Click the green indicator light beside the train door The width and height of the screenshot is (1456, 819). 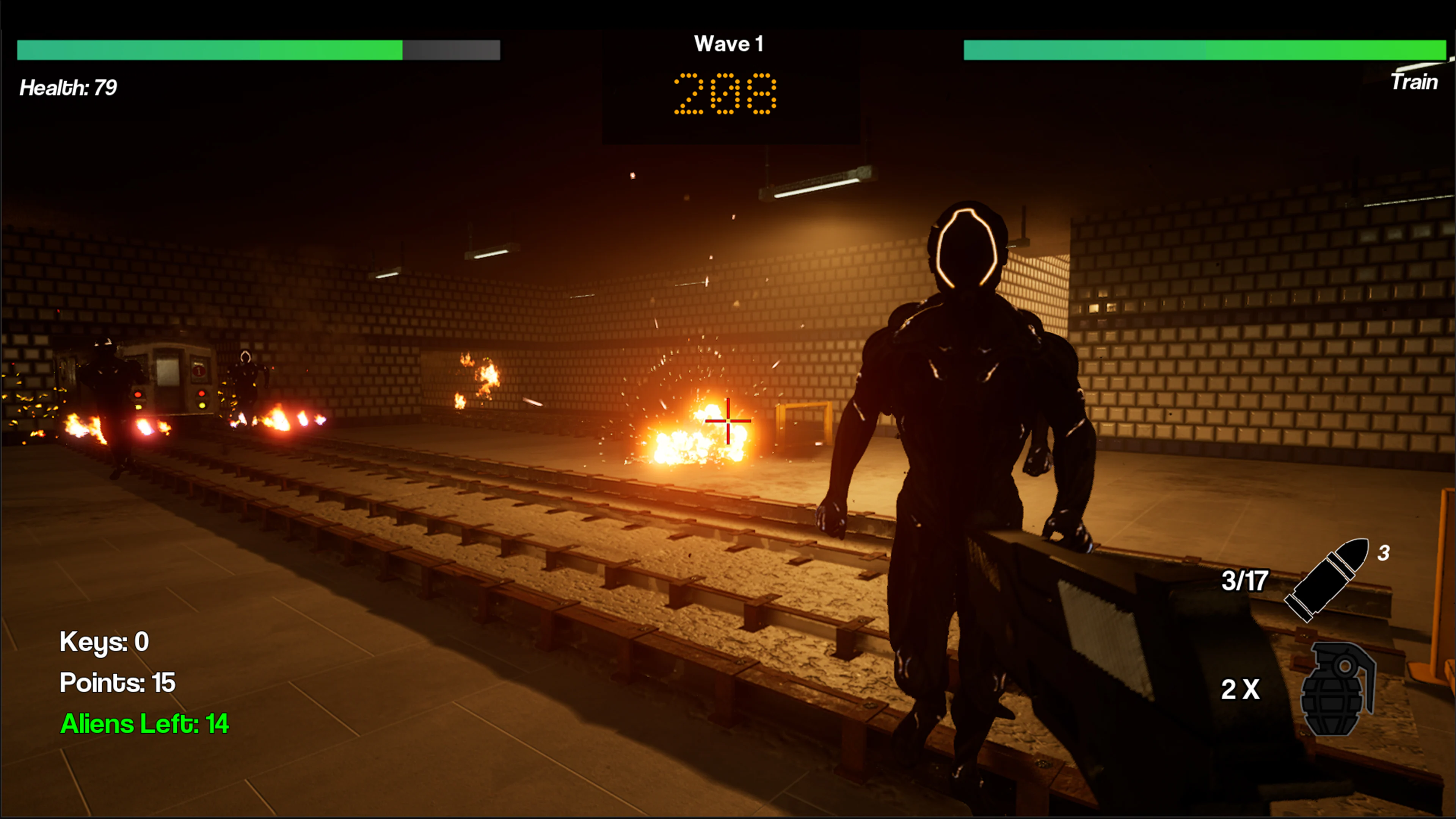tap(138, 408)
